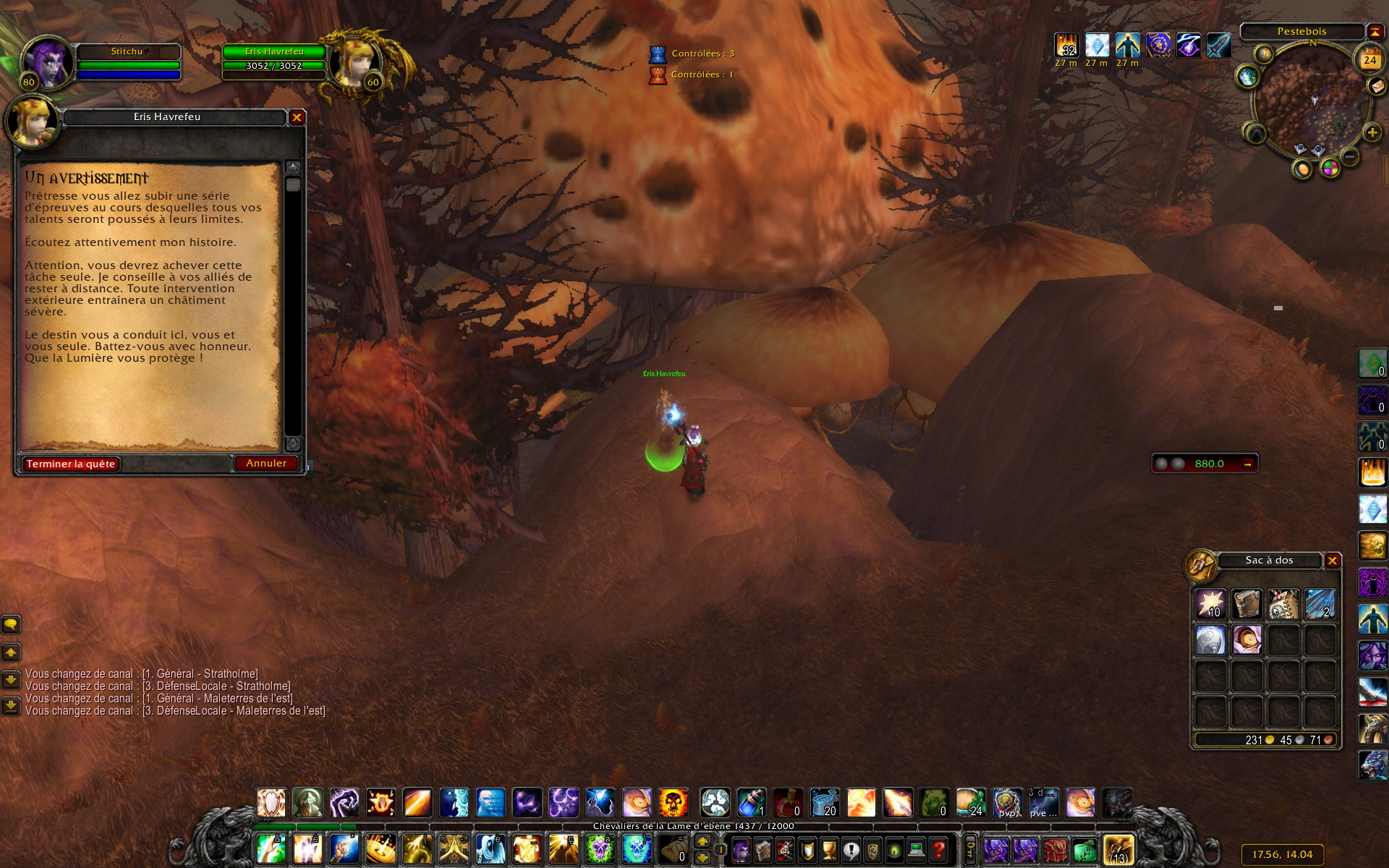Select the leather-bound book in the backpack
The height and width of the screenshot is (868, 1389).
pos(1246,604)
